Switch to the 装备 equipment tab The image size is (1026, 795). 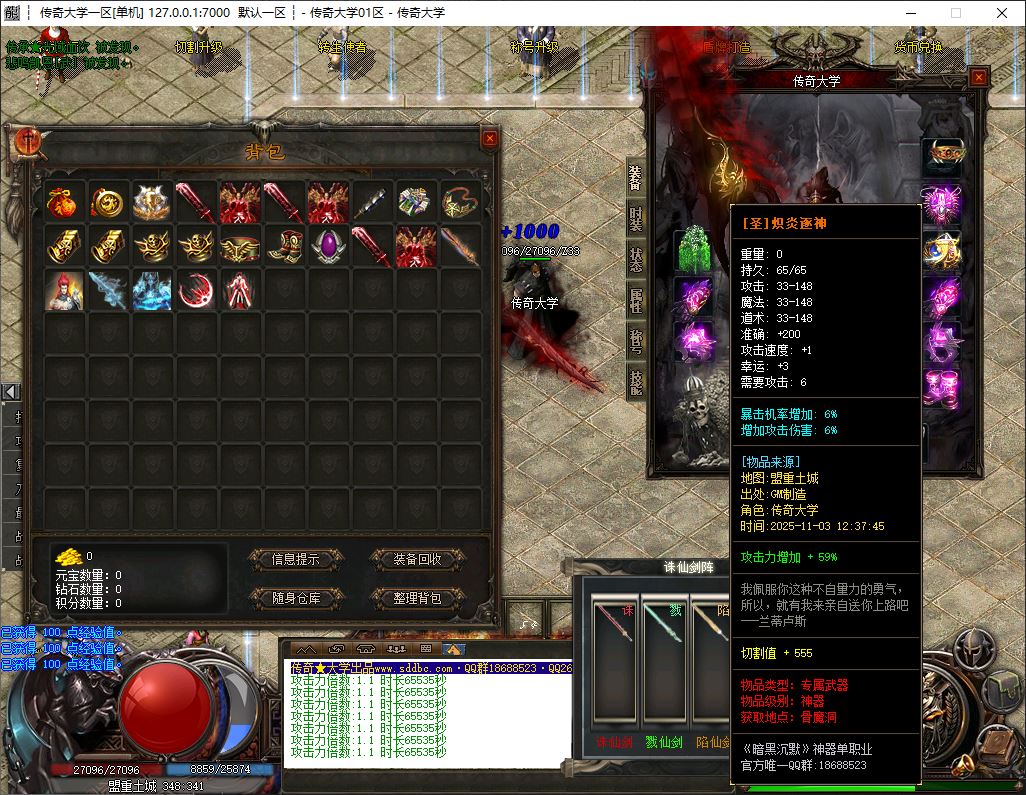click(636, 177)
